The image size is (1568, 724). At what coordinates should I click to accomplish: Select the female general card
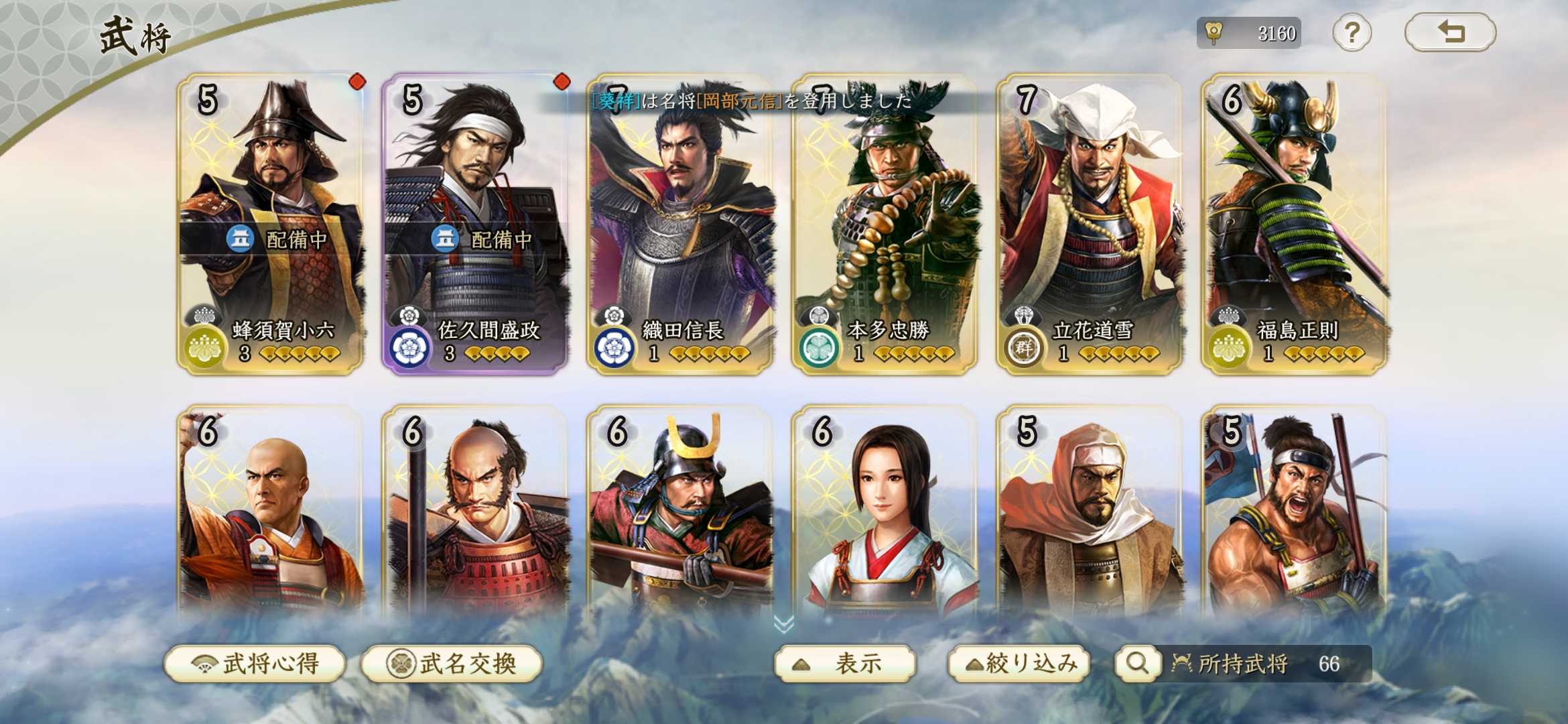pyautogui.click(x=885, y=516)
